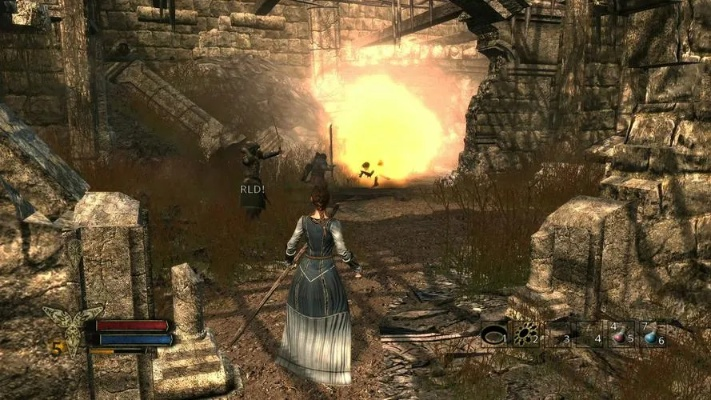Drink the blue mana potion
This screenshot has width=711, height=400.
[651, 335]
